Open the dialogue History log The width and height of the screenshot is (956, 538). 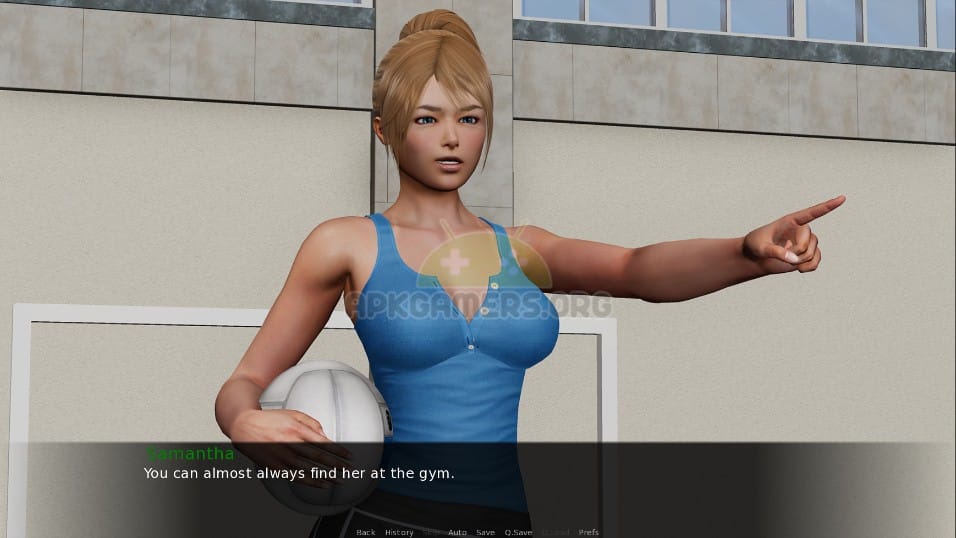click(399, 532)
